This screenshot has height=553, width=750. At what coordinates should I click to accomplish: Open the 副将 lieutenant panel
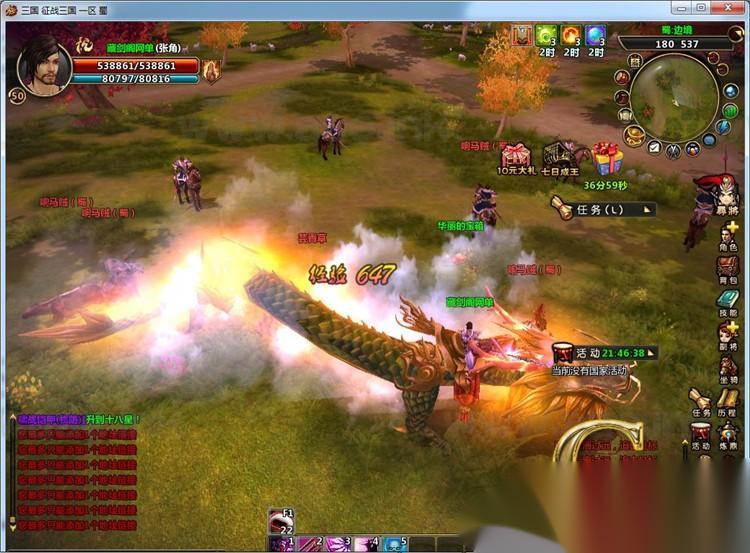(727, 333)
